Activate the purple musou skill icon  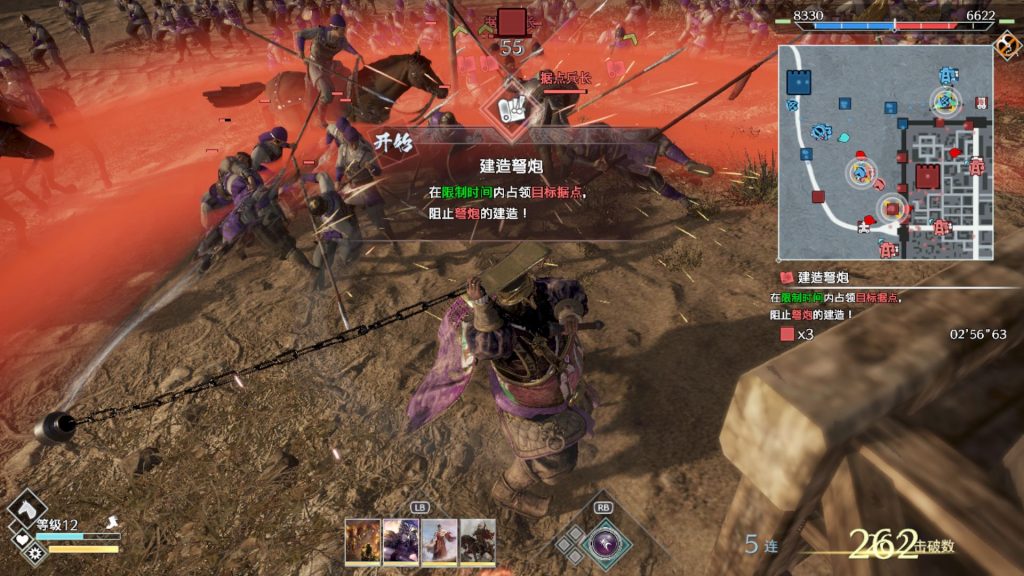(x=606, y=543)
